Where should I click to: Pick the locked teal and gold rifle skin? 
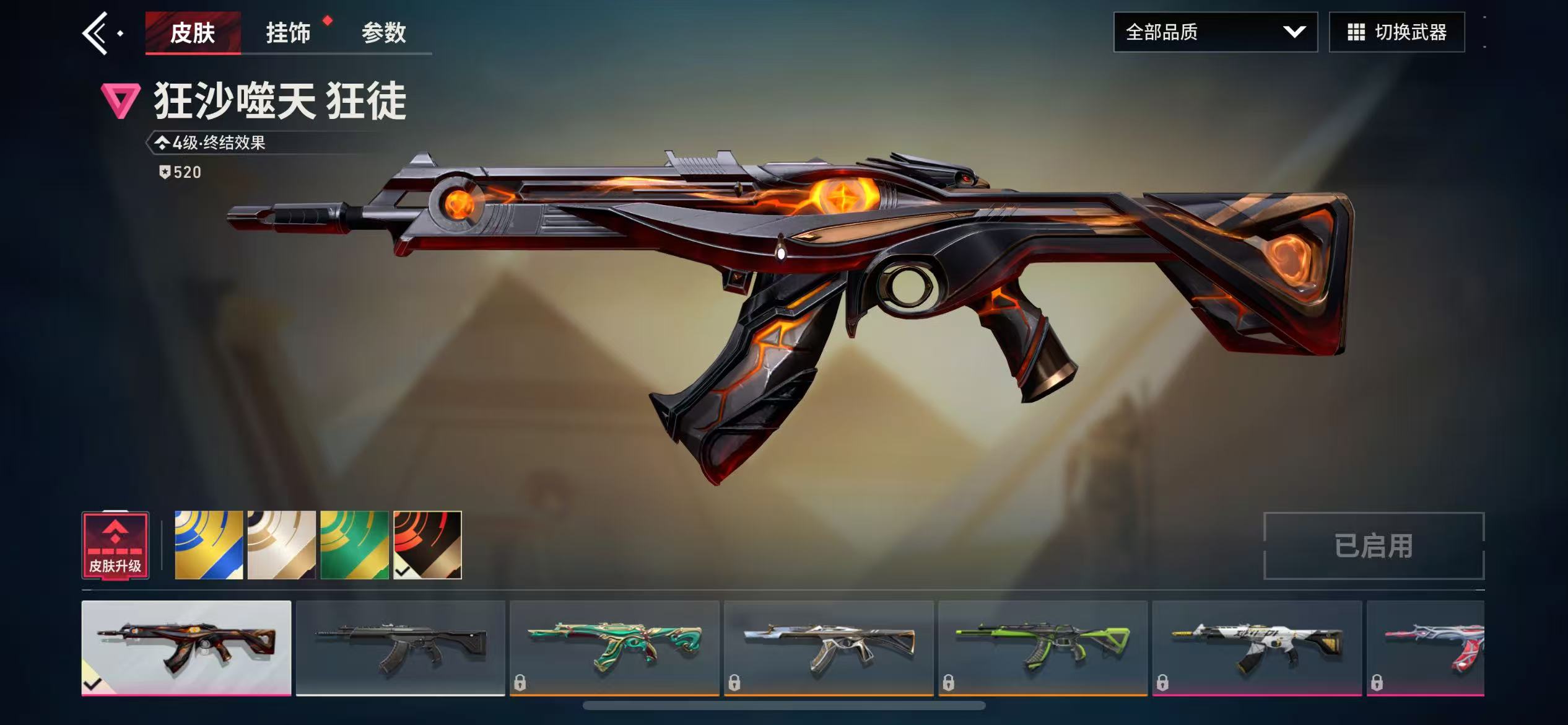[614, 648]
